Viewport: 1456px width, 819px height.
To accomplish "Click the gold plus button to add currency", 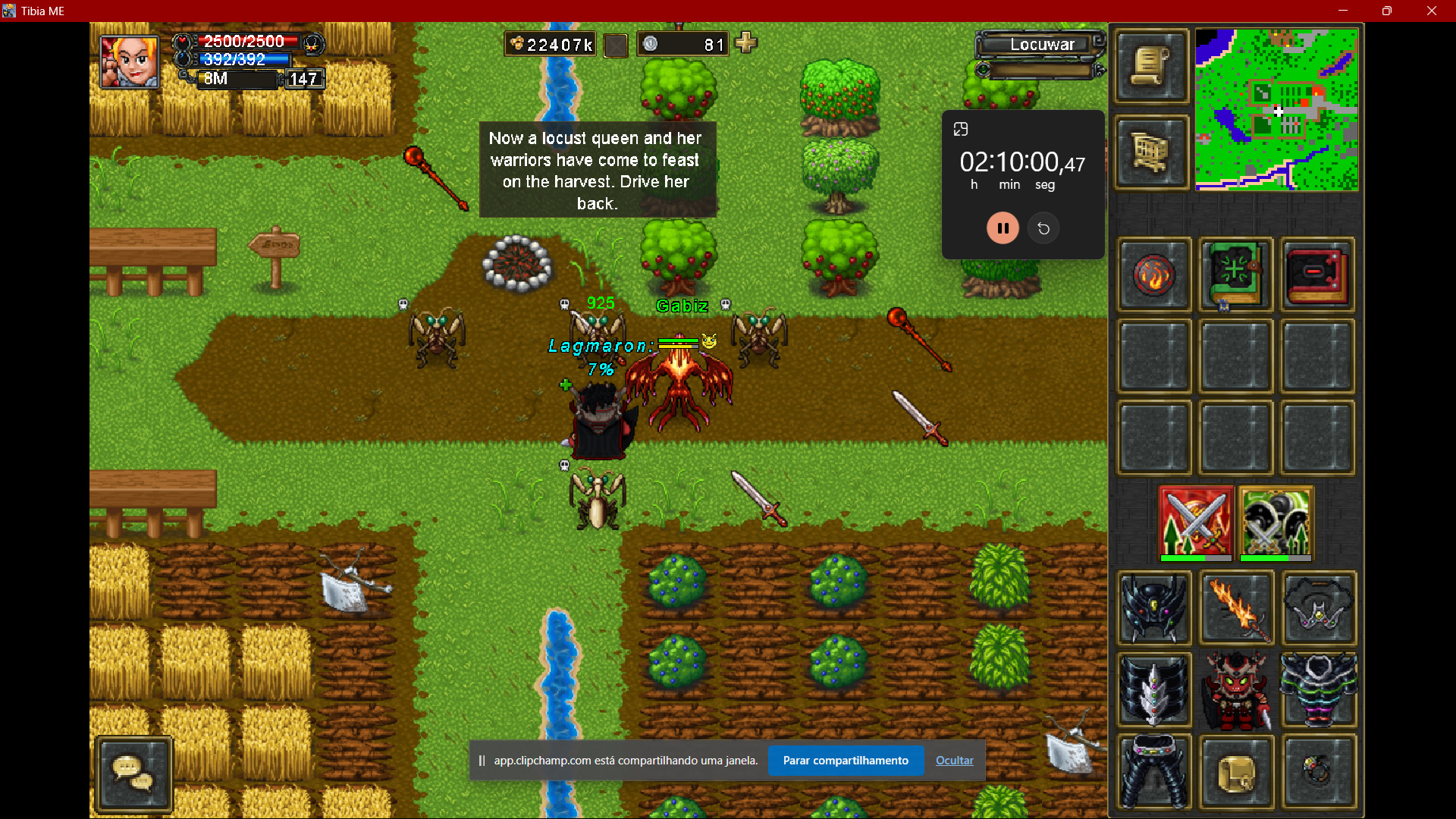I will (746, 43).
